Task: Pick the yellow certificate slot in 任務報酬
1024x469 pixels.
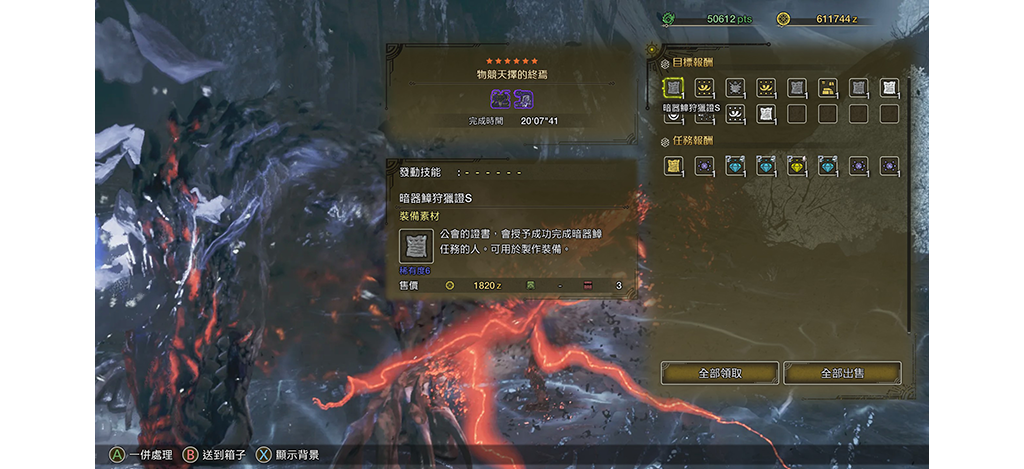Action: pyautogui.click(x=673, y=166)
